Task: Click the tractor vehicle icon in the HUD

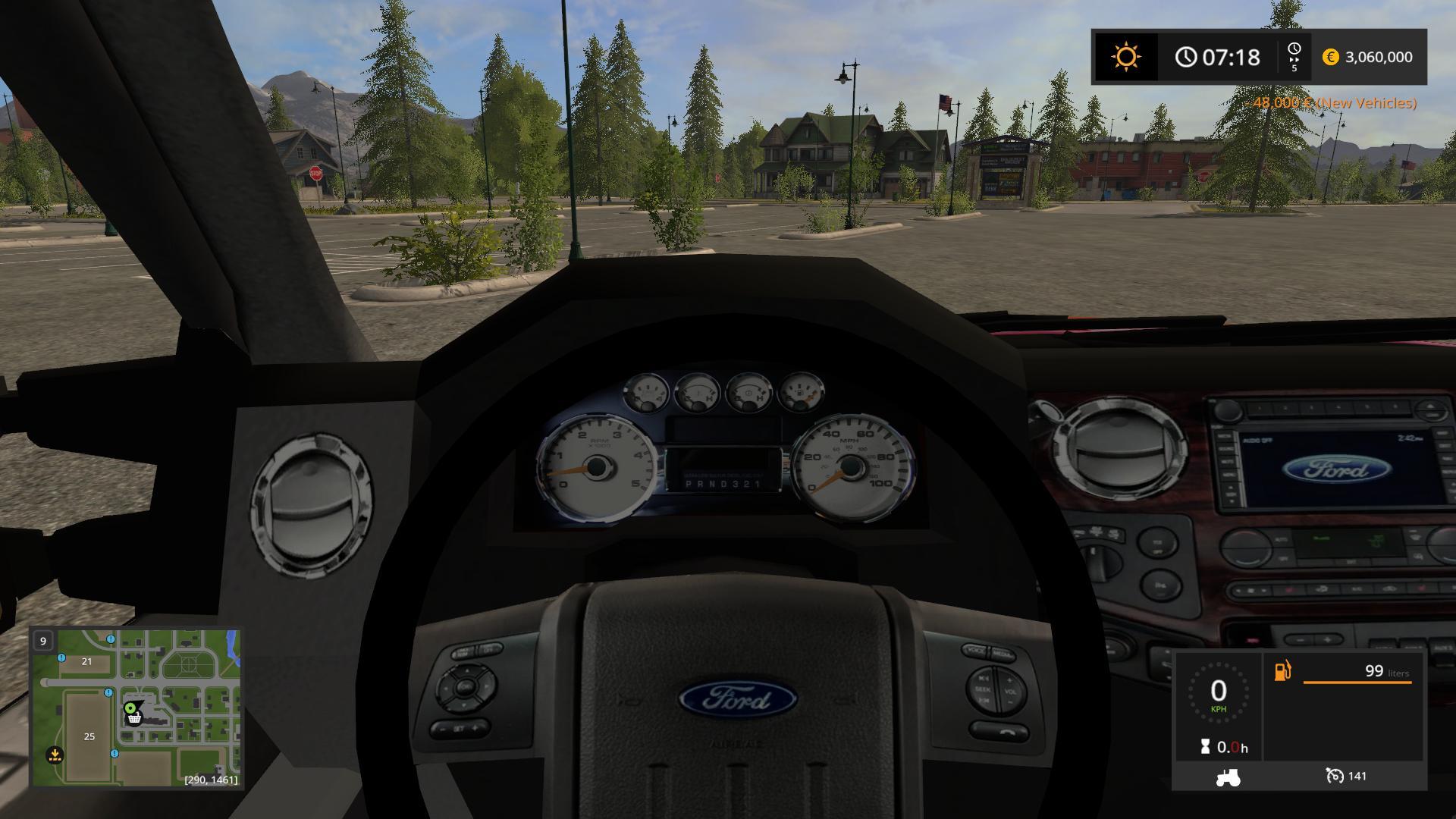Action: (1228, 777)
